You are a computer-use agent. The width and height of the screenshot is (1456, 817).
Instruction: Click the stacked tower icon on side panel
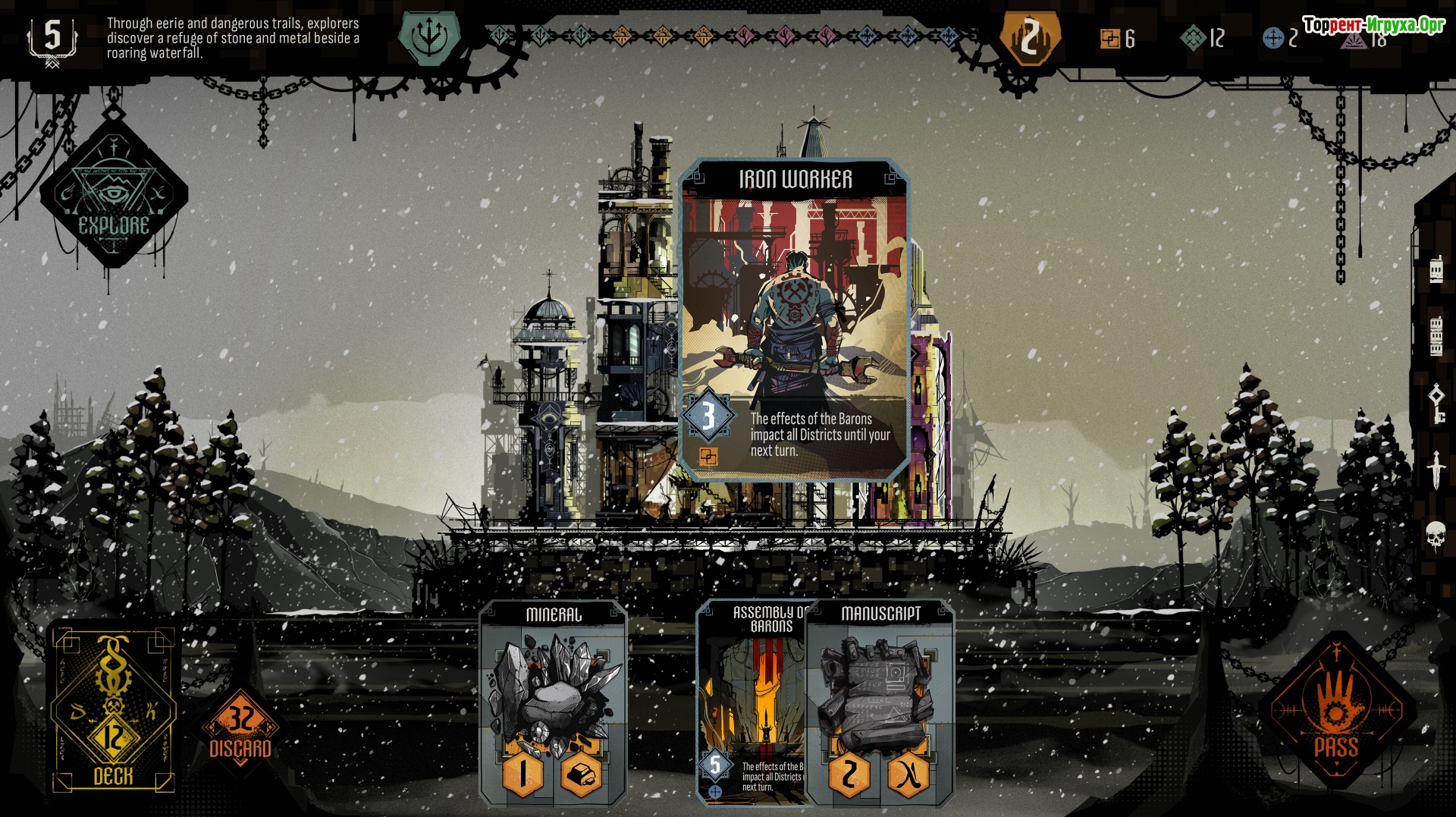tap(1436, 337)
